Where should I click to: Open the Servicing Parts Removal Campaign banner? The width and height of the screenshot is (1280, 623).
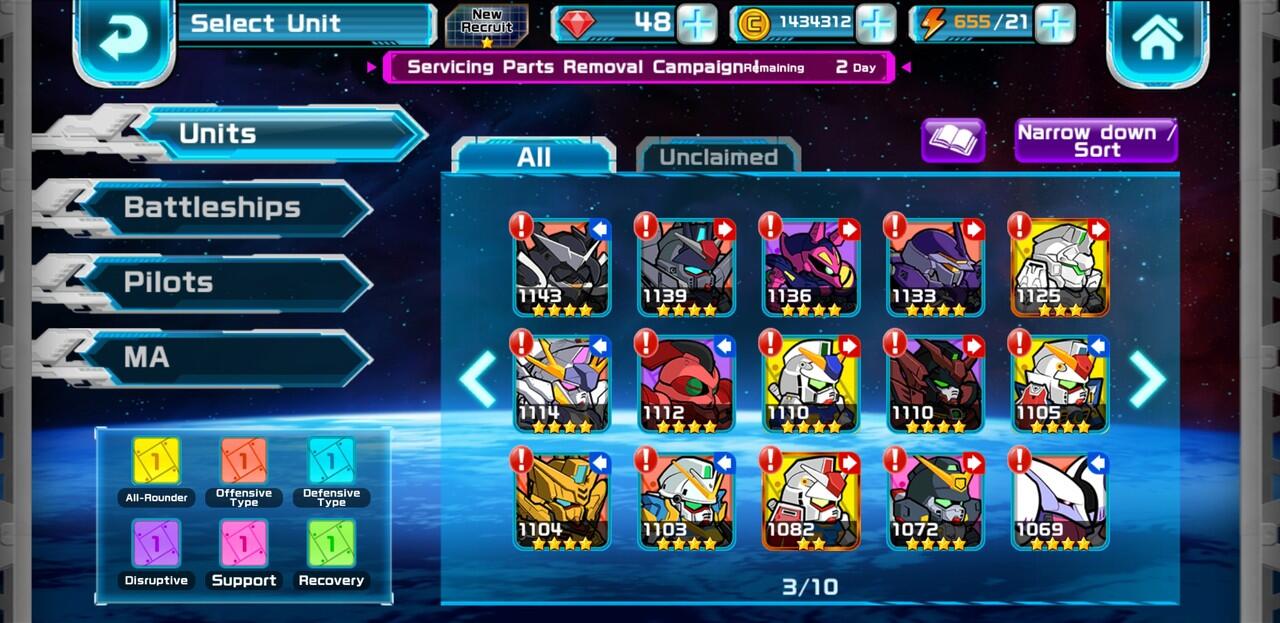pyautogui.click(x=640, y=67)
